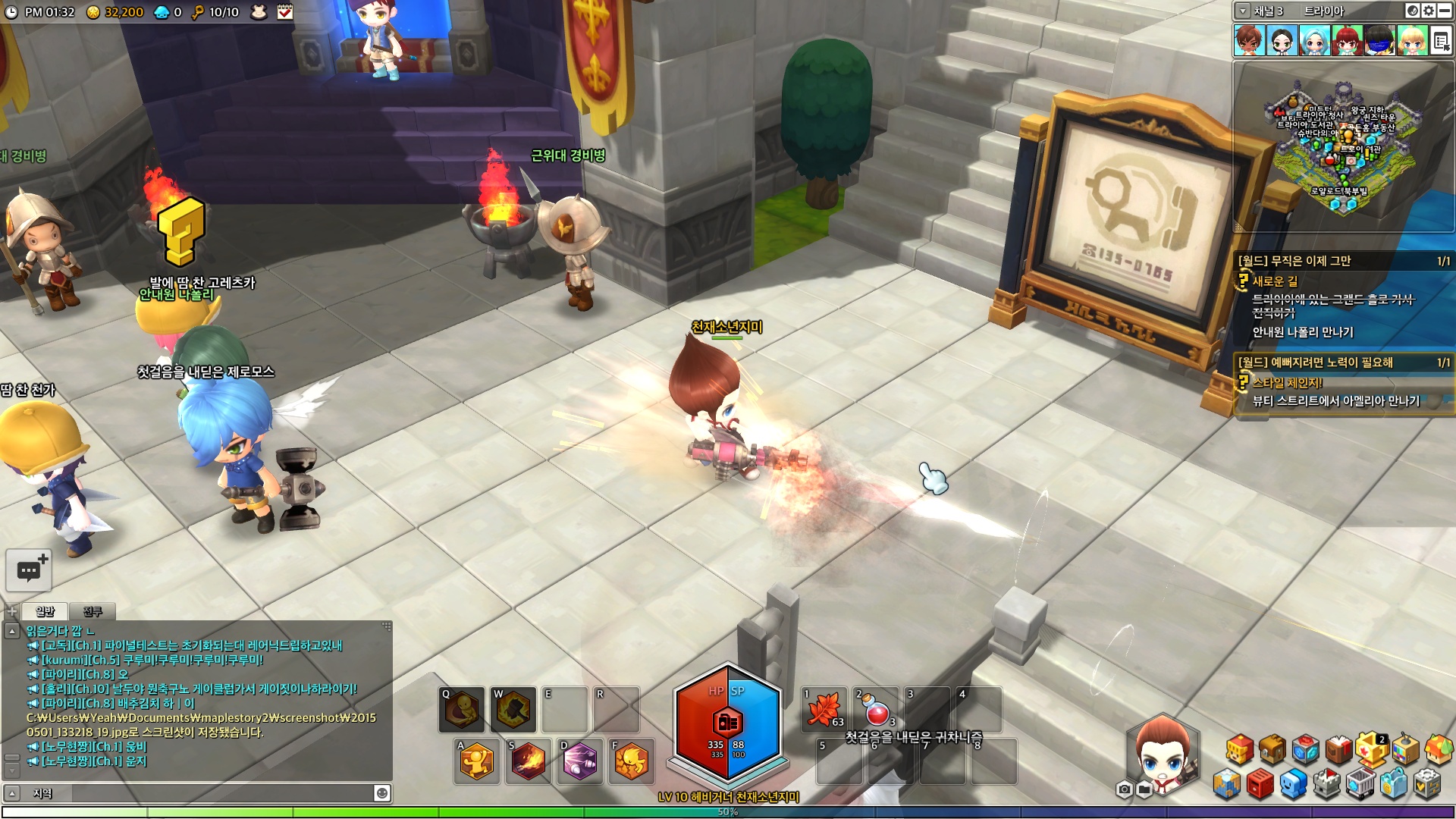The height and width of the screenshot is (819, 1456).
Task: Activate the hammer skill in slot W
Action: tap(513, 710)
